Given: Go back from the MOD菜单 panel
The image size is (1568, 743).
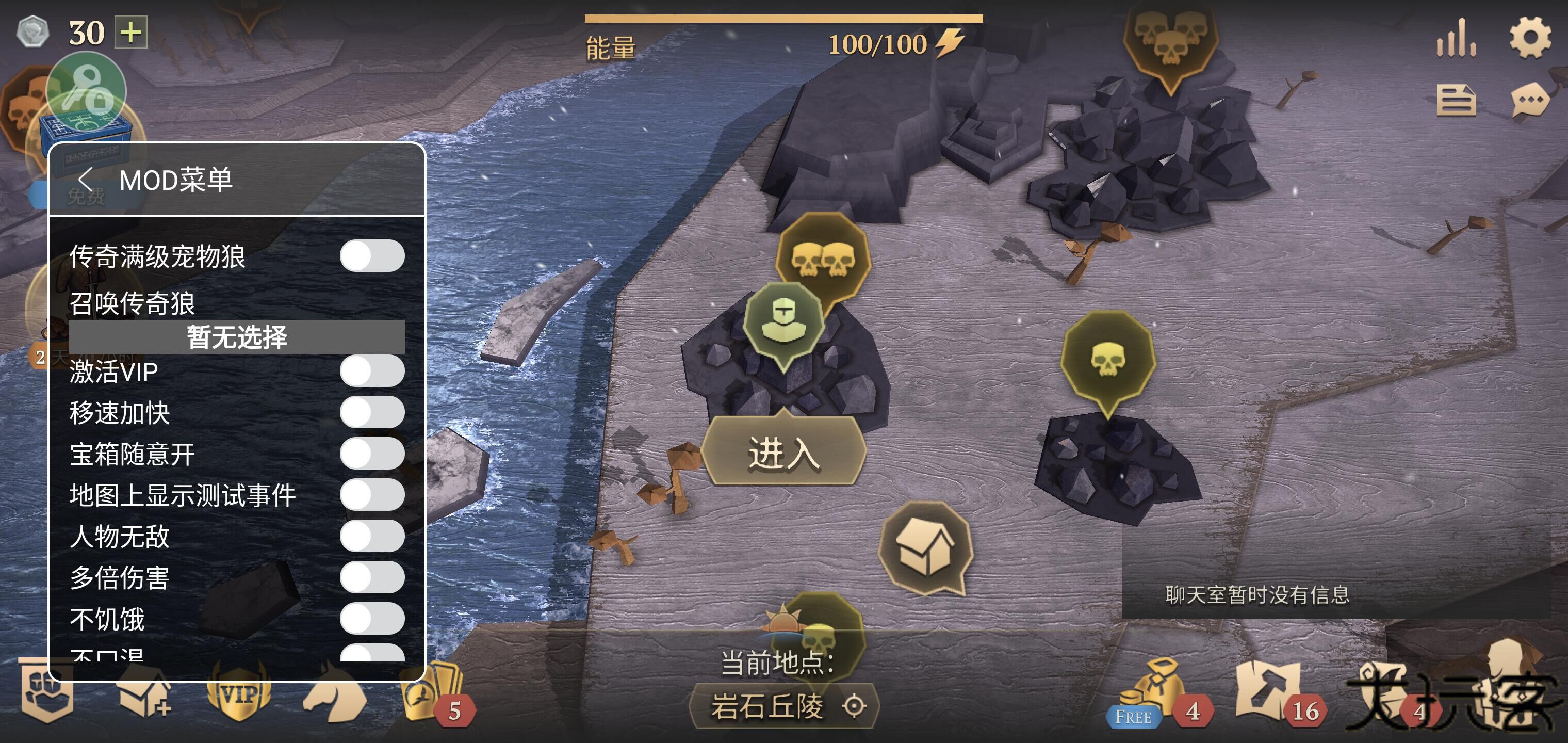Looking at the screenshot, I should tap(85, 180).
